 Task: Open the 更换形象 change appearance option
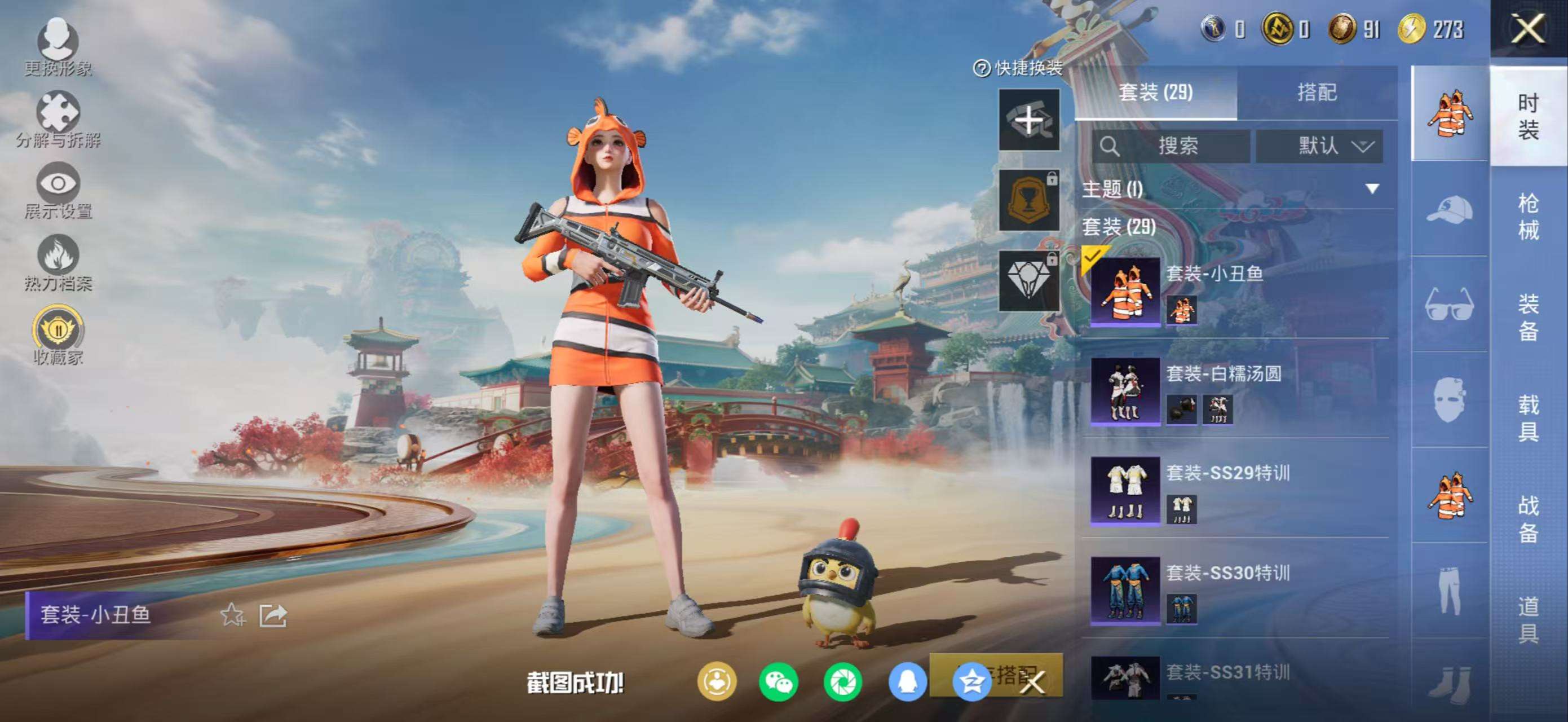point(58,46)
